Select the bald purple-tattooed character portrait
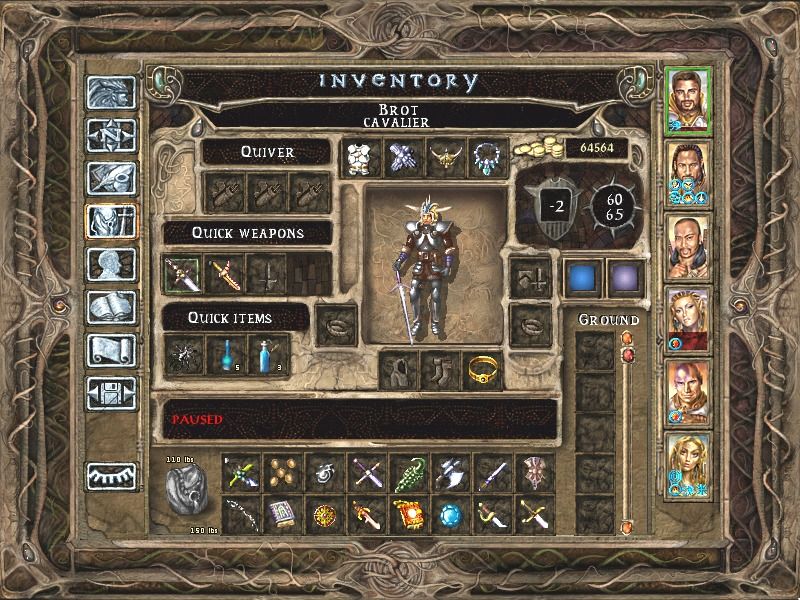 687,393
